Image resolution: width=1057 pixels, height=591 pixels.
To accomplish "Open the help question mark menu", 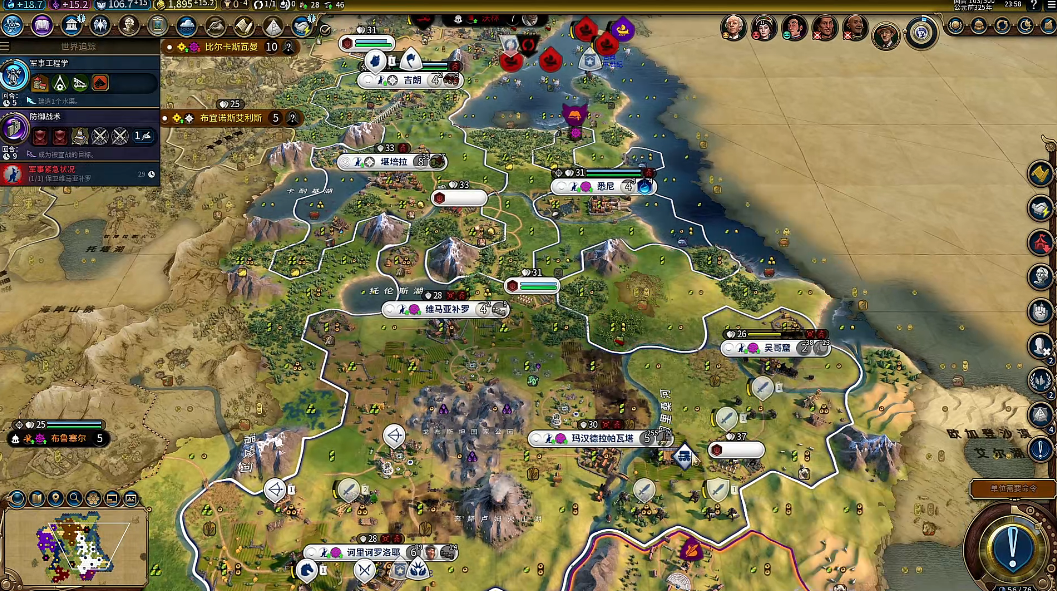I will (1030, 7).
